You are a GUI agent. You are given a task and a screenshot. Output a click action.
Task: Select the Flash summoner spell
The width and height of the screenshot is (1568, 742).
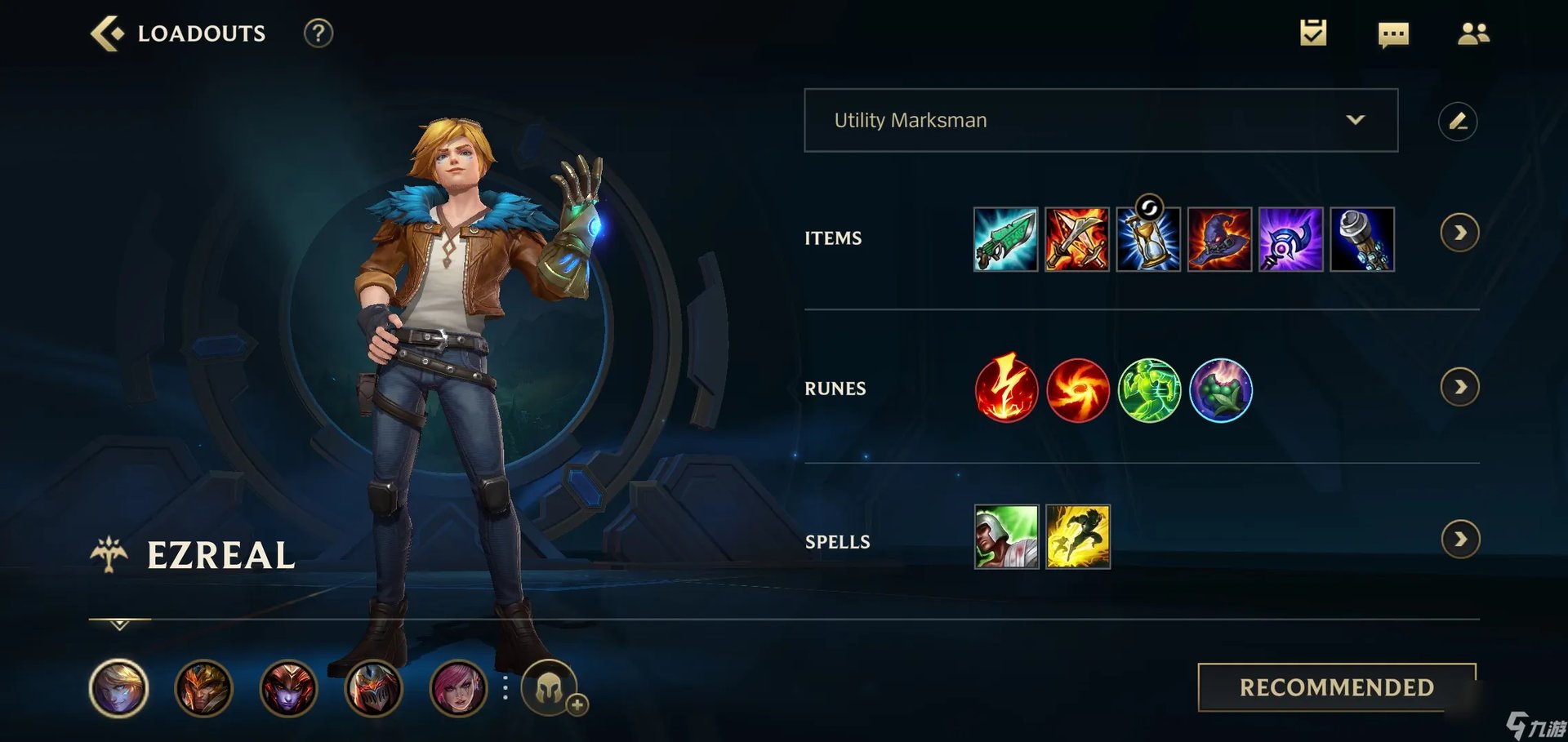point(1078,536)
